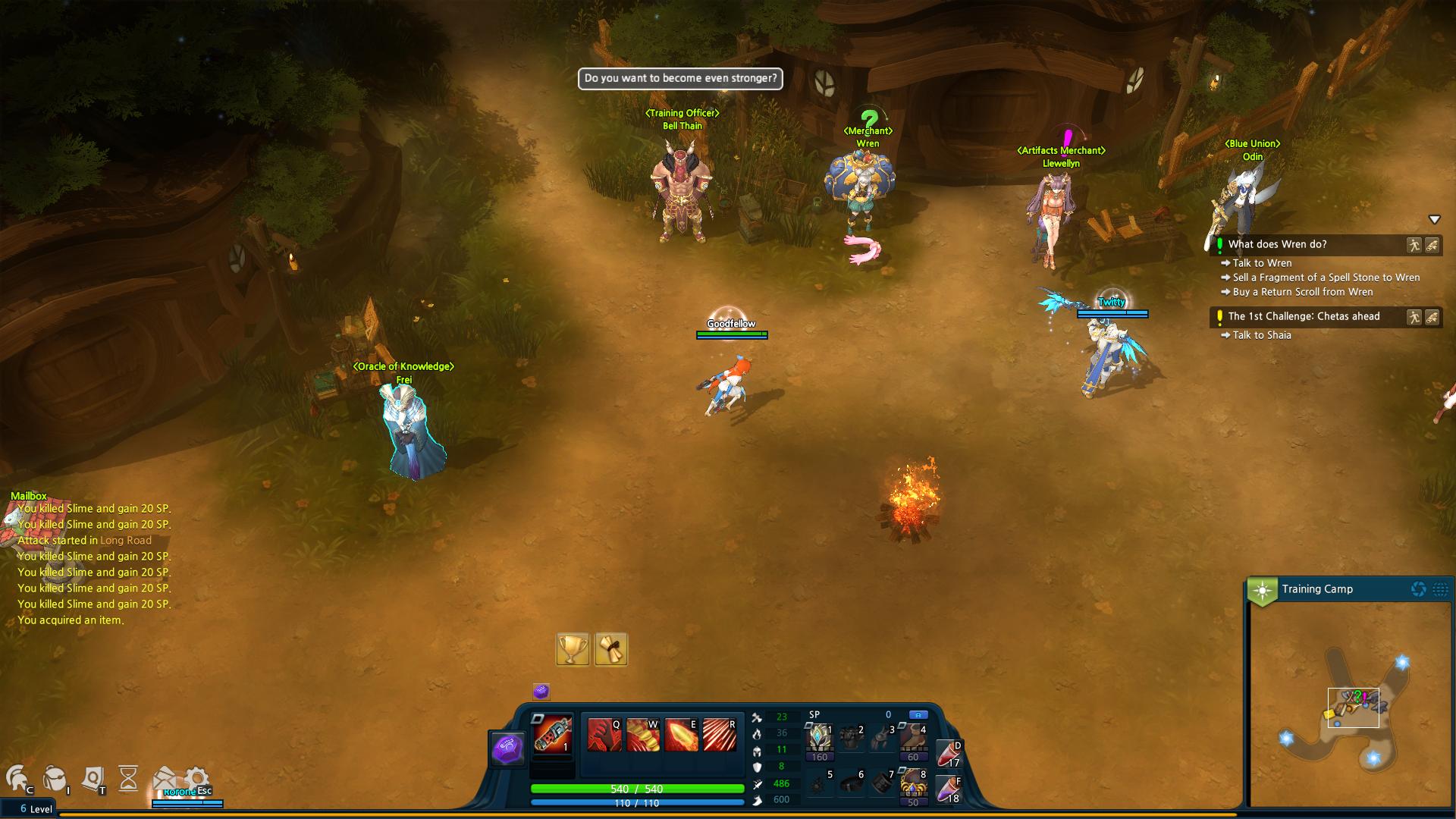Activate the W claw skill

(642, 735)
